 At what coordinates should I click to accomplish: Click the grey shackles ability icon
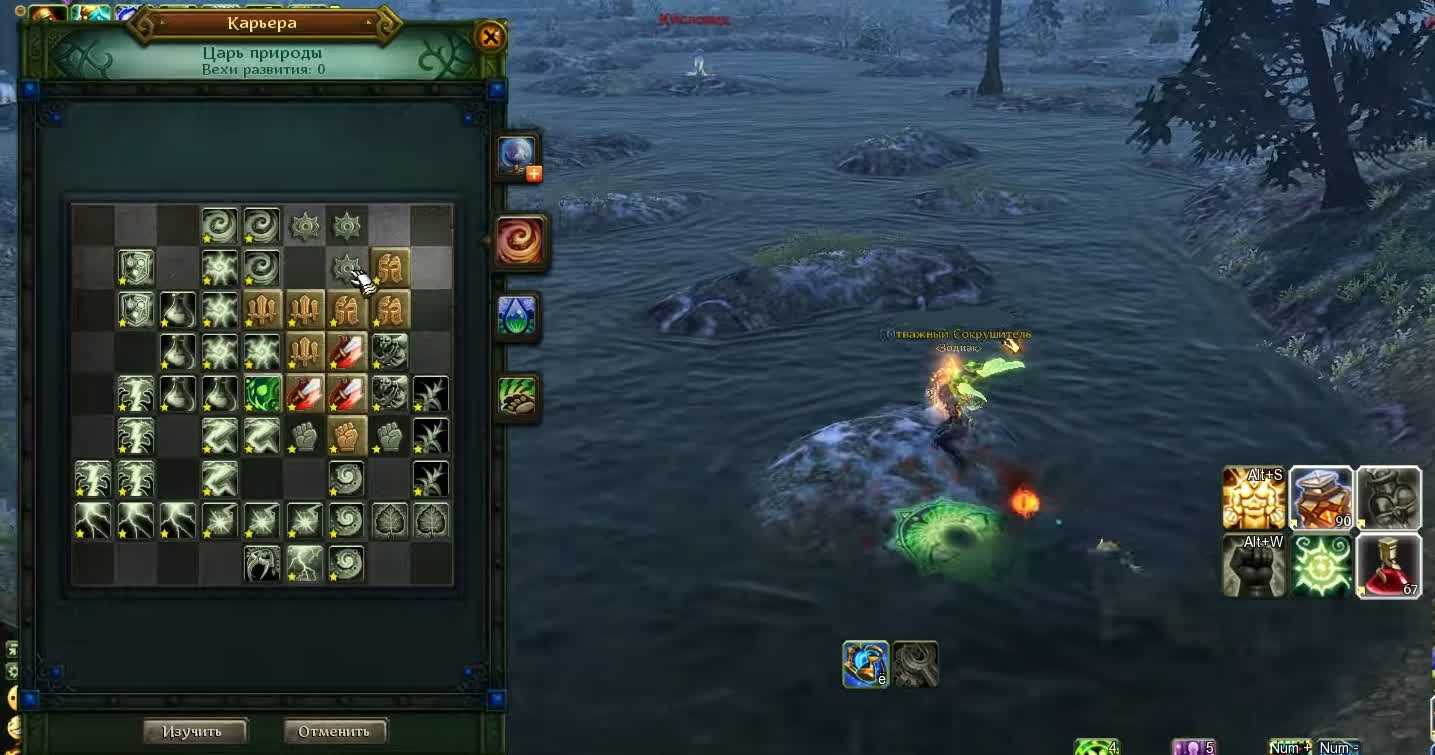[1388, 497]
